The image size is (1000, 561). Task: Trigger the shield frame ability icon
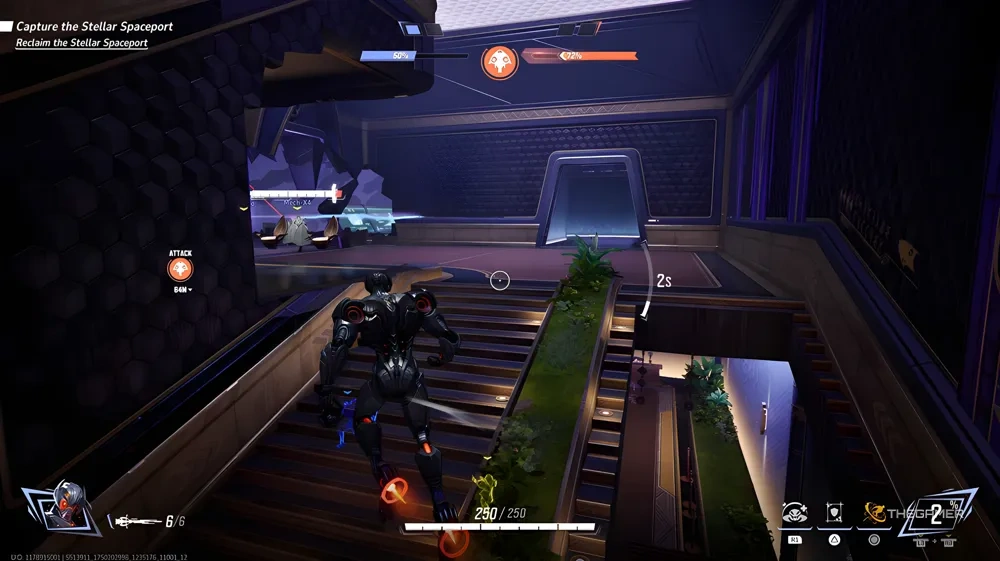(835, 513)
